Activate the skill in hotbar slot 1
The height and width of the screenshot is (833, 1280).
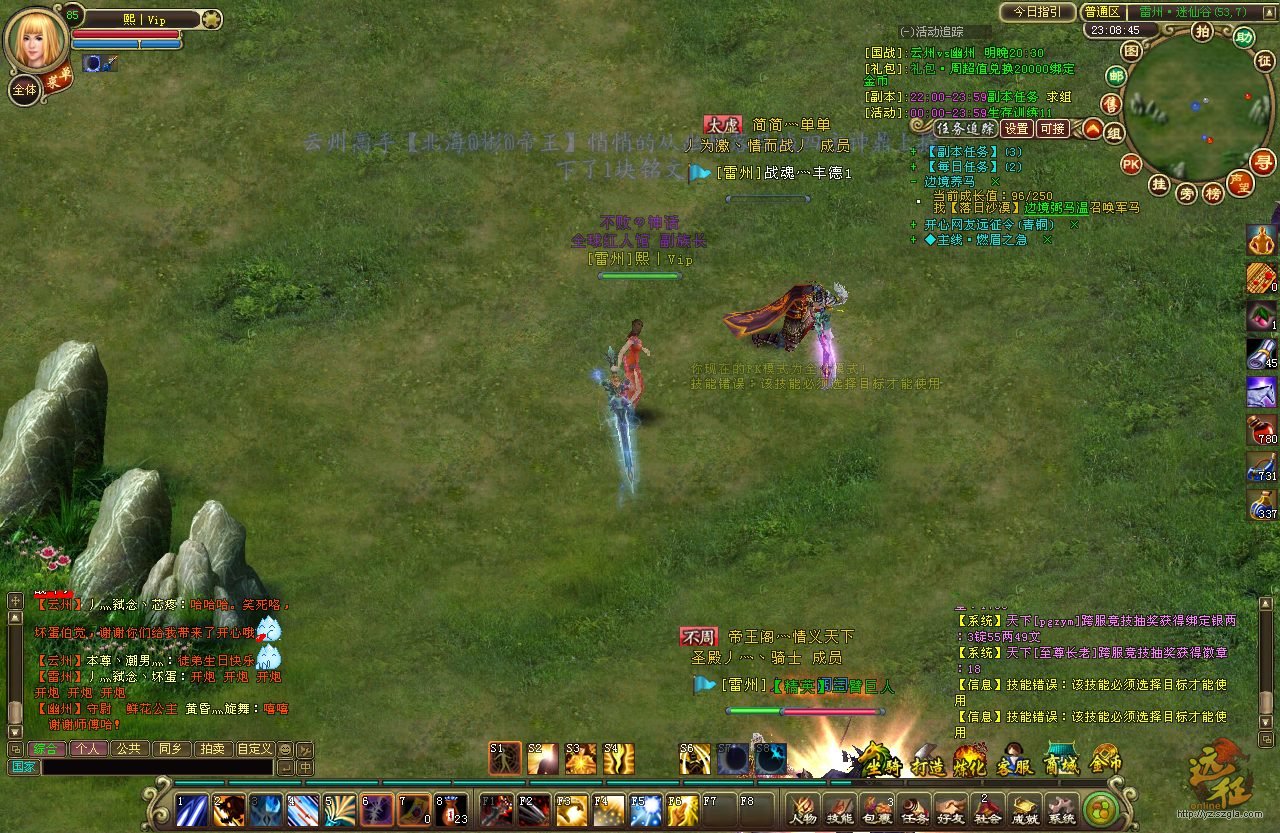click(x=191, y=808)
